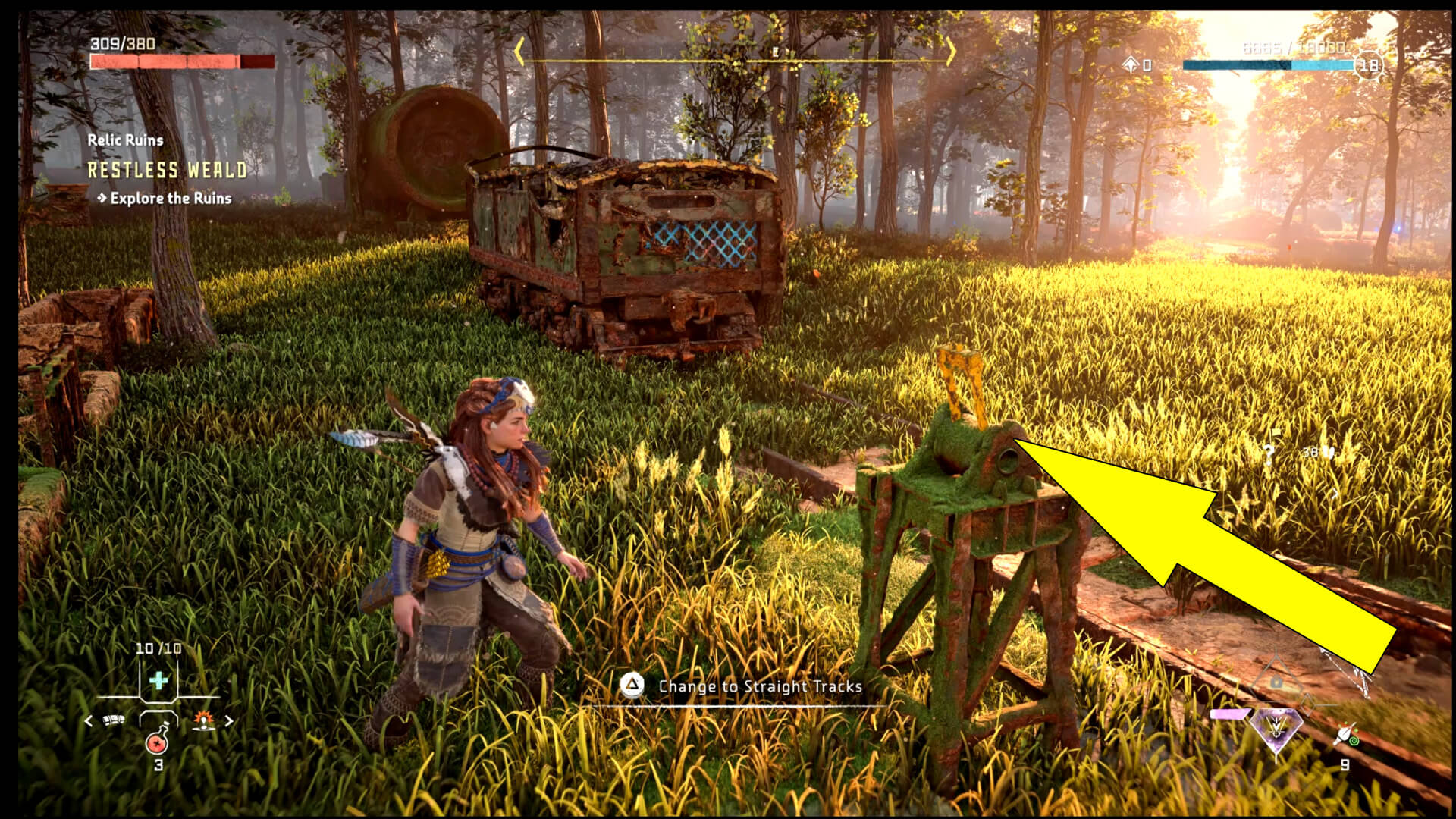Select the healing potion in the tool slot
The width and height of the screenshot is (1456, 819).
point(157,742)
